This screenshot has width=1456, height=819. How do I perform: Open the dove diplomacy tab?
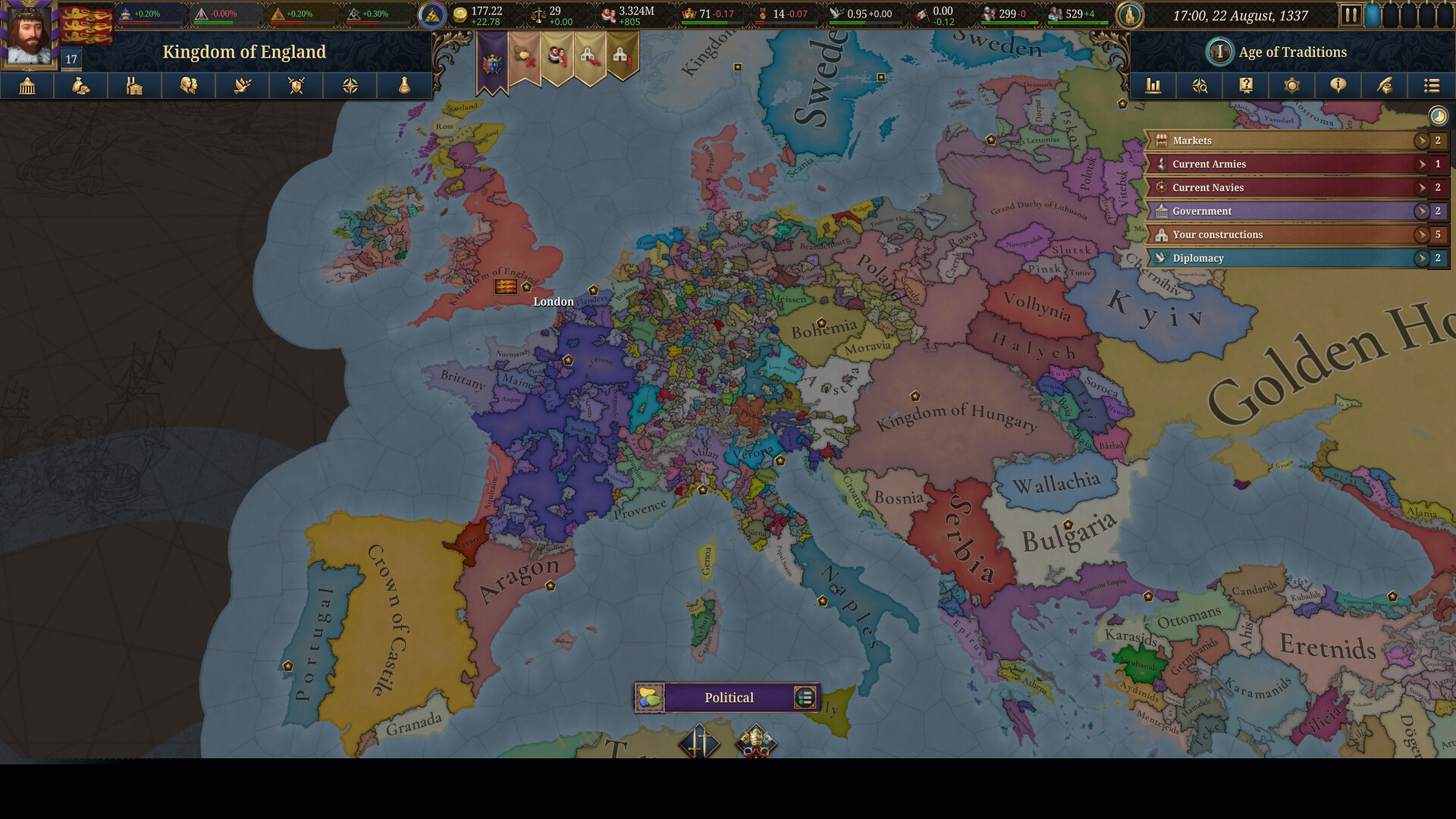click(243, 86)
